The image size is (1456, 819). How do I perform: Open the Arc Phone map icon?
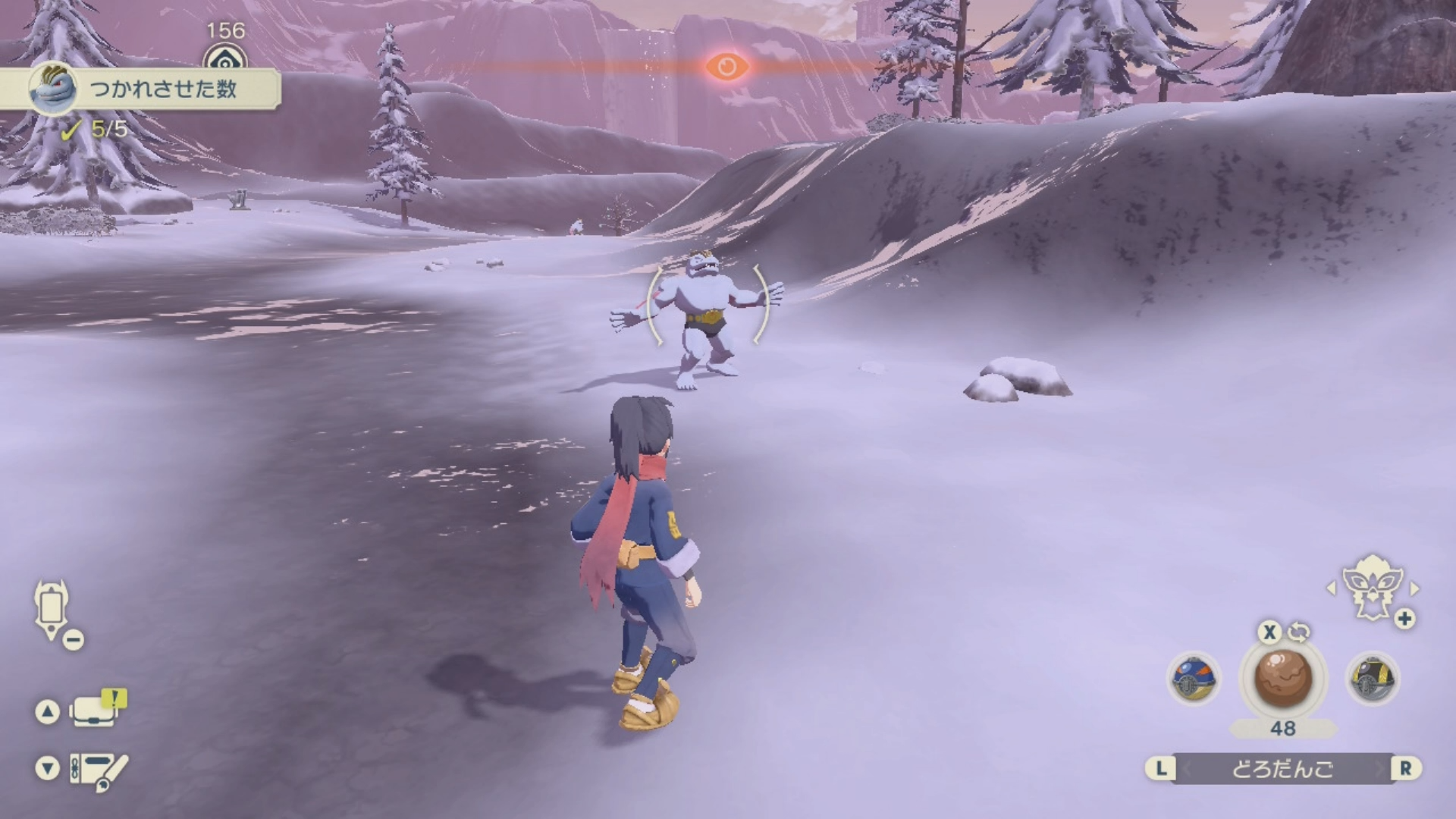point(52,609)
